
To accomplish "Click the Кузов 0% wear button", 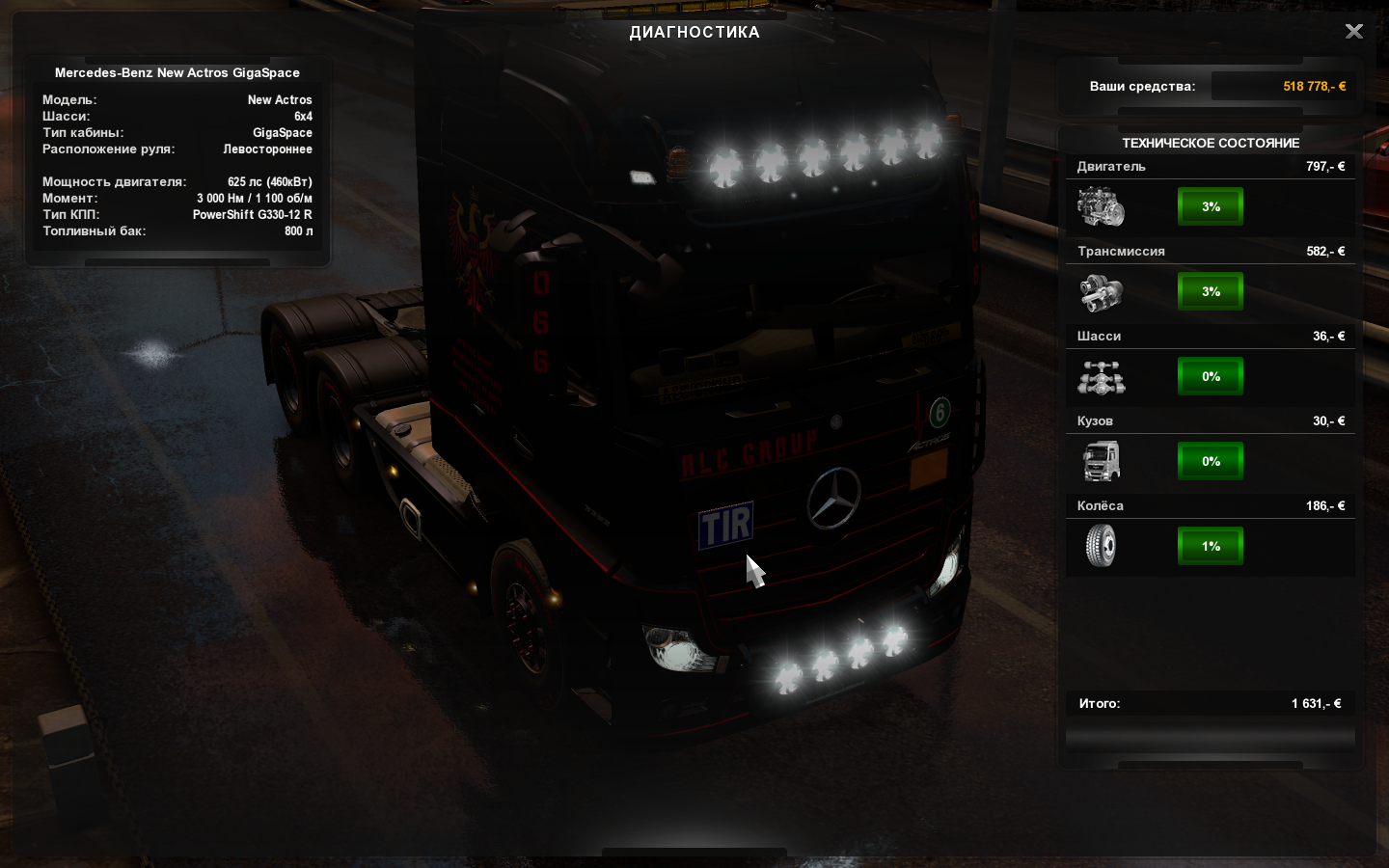I will pos(1211,461).
